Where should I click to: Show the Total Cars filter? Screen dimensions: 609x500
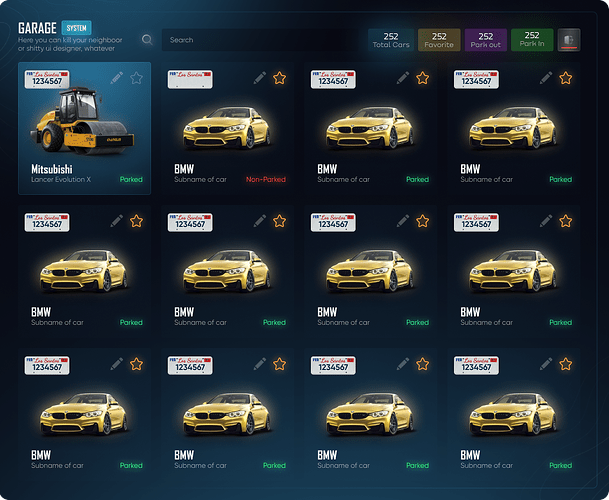[391, 40]
